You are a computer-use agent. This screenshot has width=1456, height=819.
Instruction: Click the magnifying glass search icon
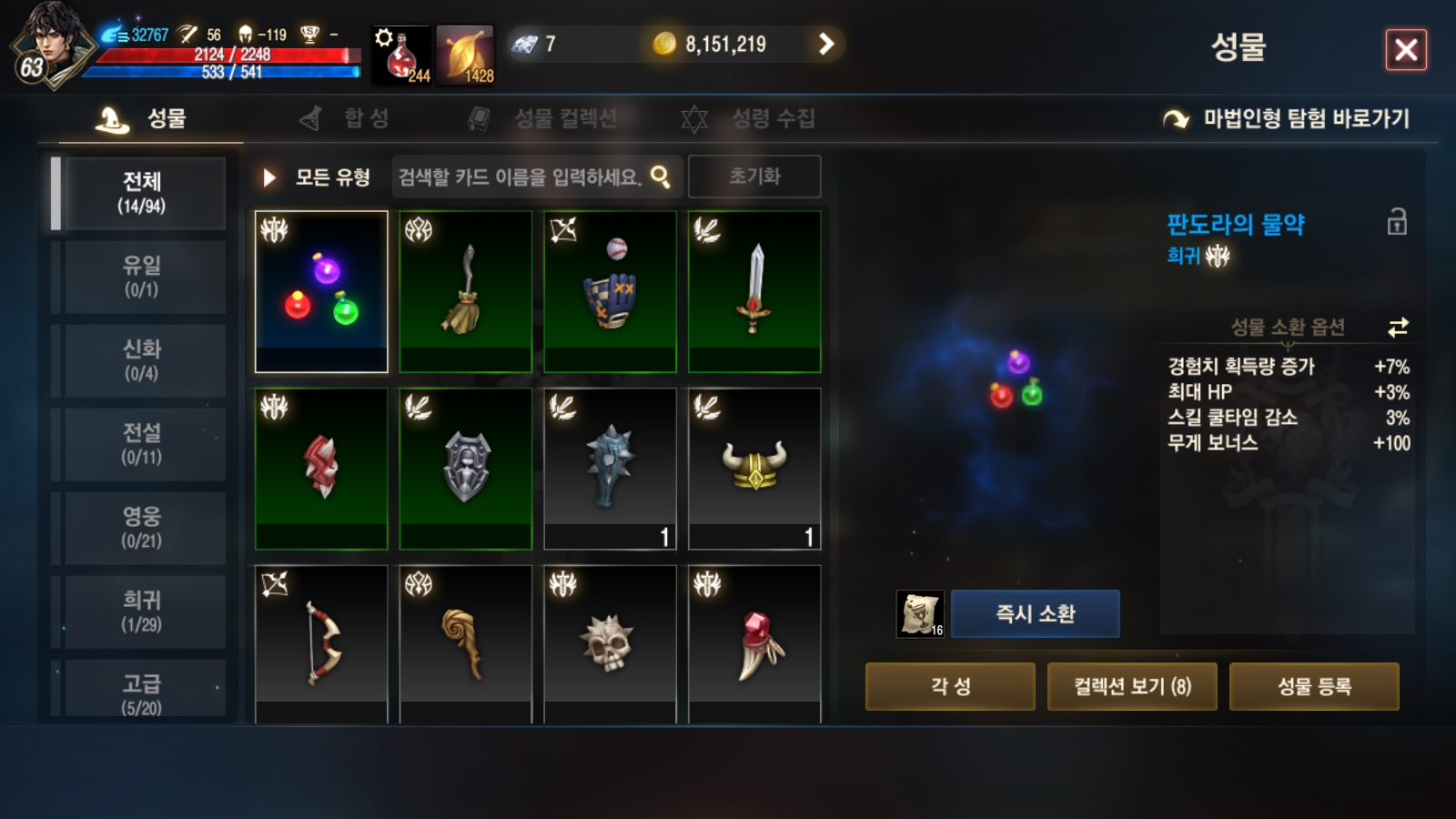click(663, 177)
